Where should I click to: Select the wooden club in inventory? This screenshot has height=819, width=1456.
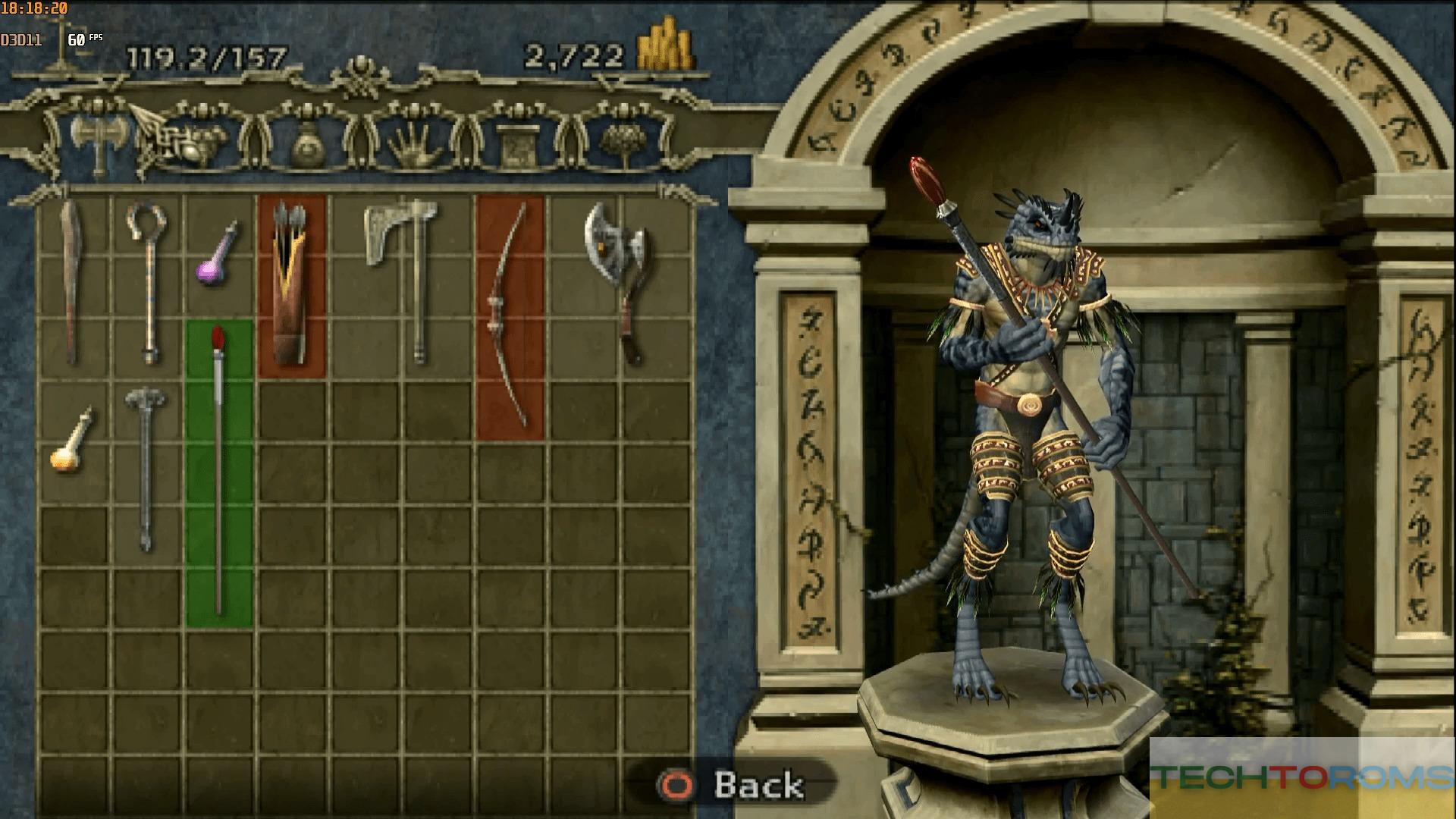[73, 281]
